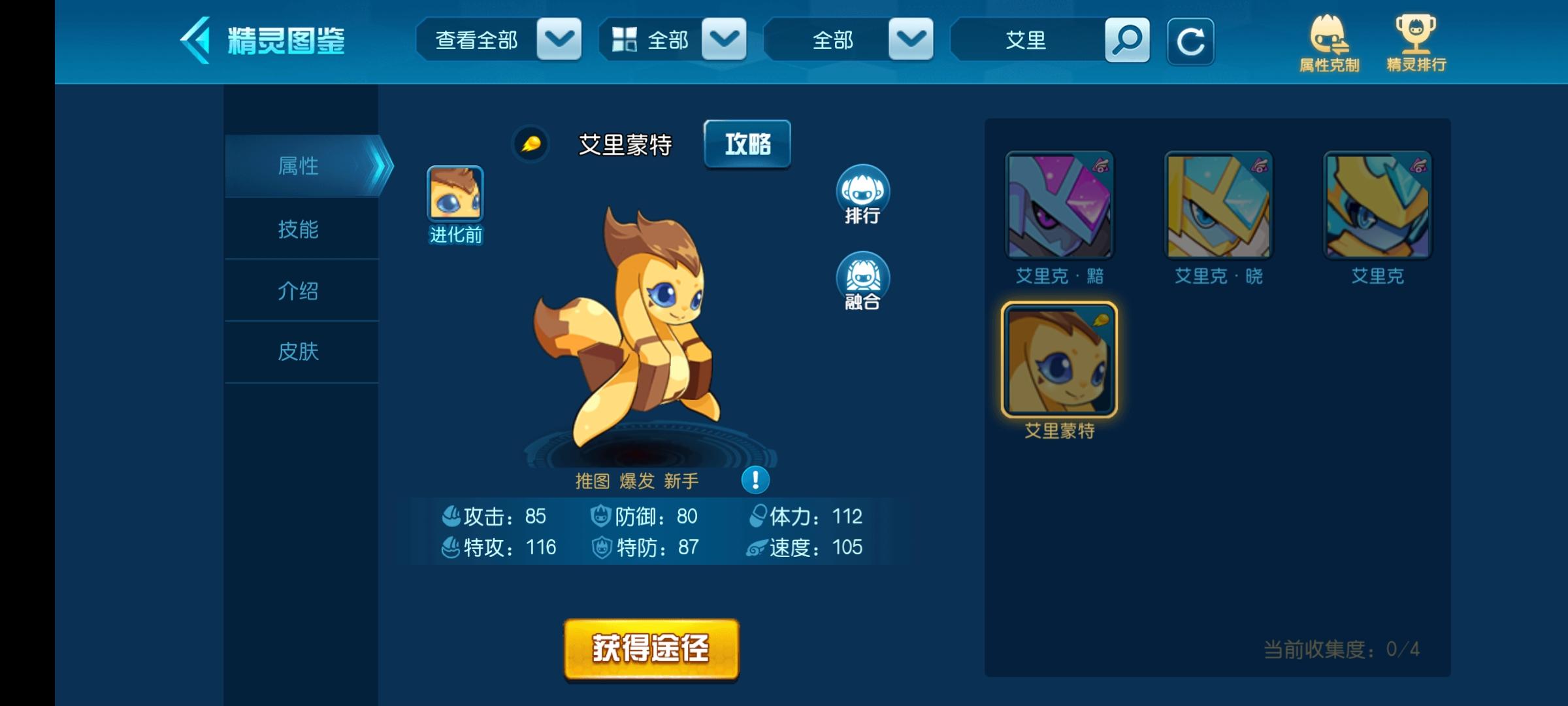Screen dimensions: 1568x706
Task: Select the 艾里克·晓 sprite thumbnail
Action: click(x=1219, y=206)
